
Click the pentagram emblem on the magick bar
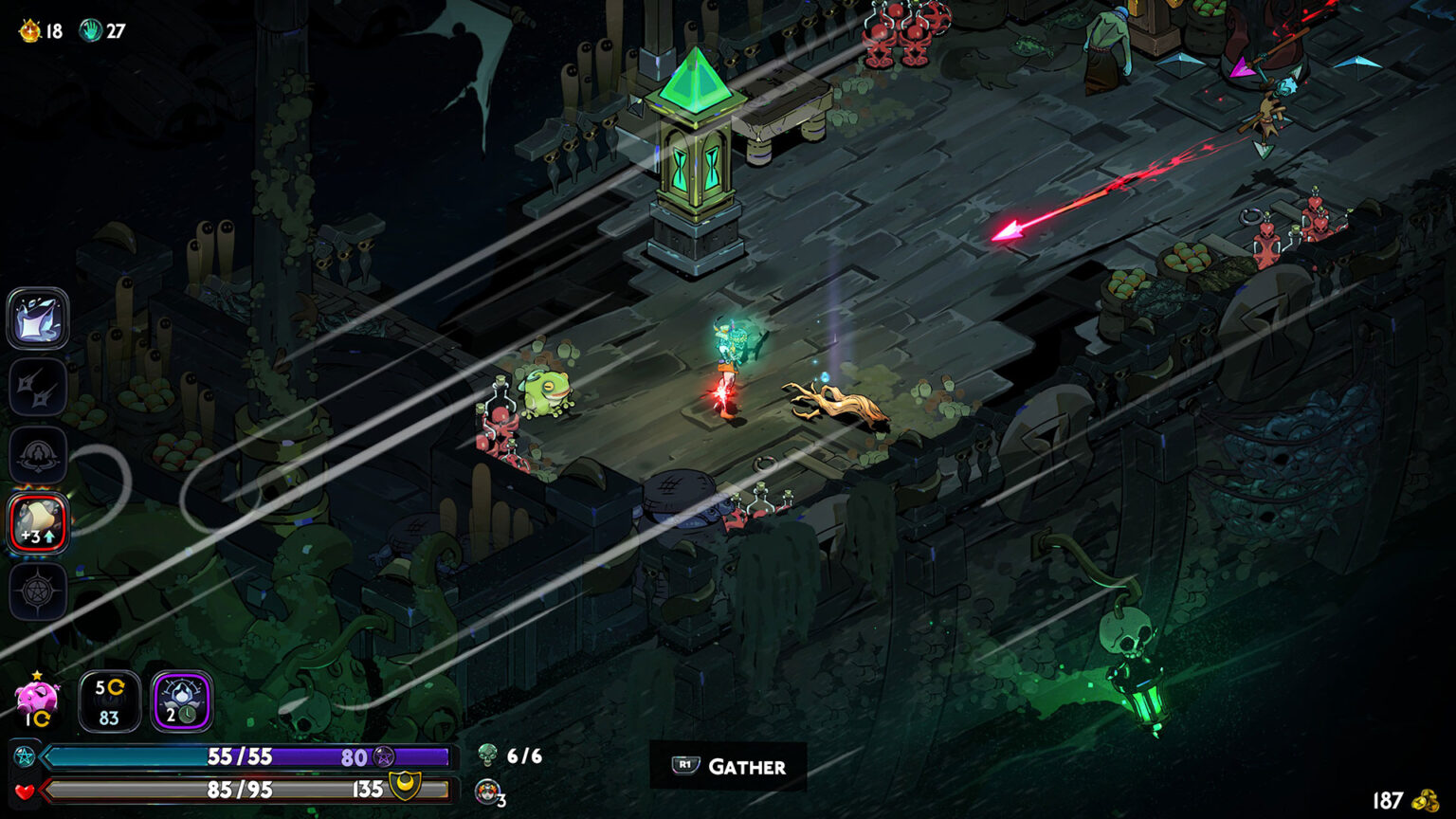[383, 757]
